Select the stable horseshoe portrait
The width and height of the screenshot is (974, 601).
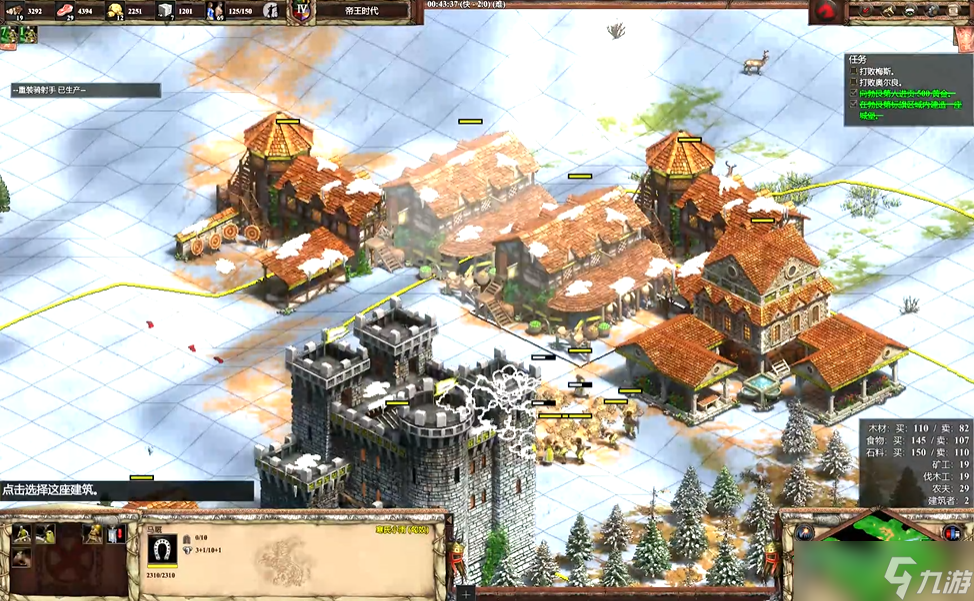click(x=162, y=548)
